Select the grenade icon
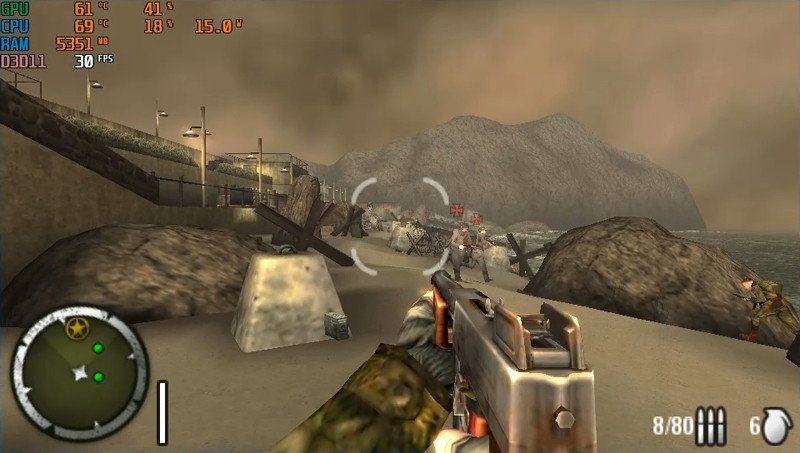This screenshot has height=453, width=800. pos(776,427)
